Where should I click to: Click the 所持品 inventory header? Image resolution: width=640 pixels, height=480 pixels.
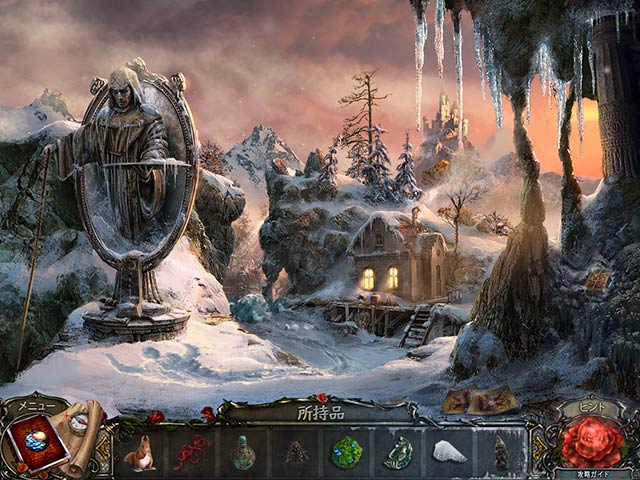pos(320,411)
